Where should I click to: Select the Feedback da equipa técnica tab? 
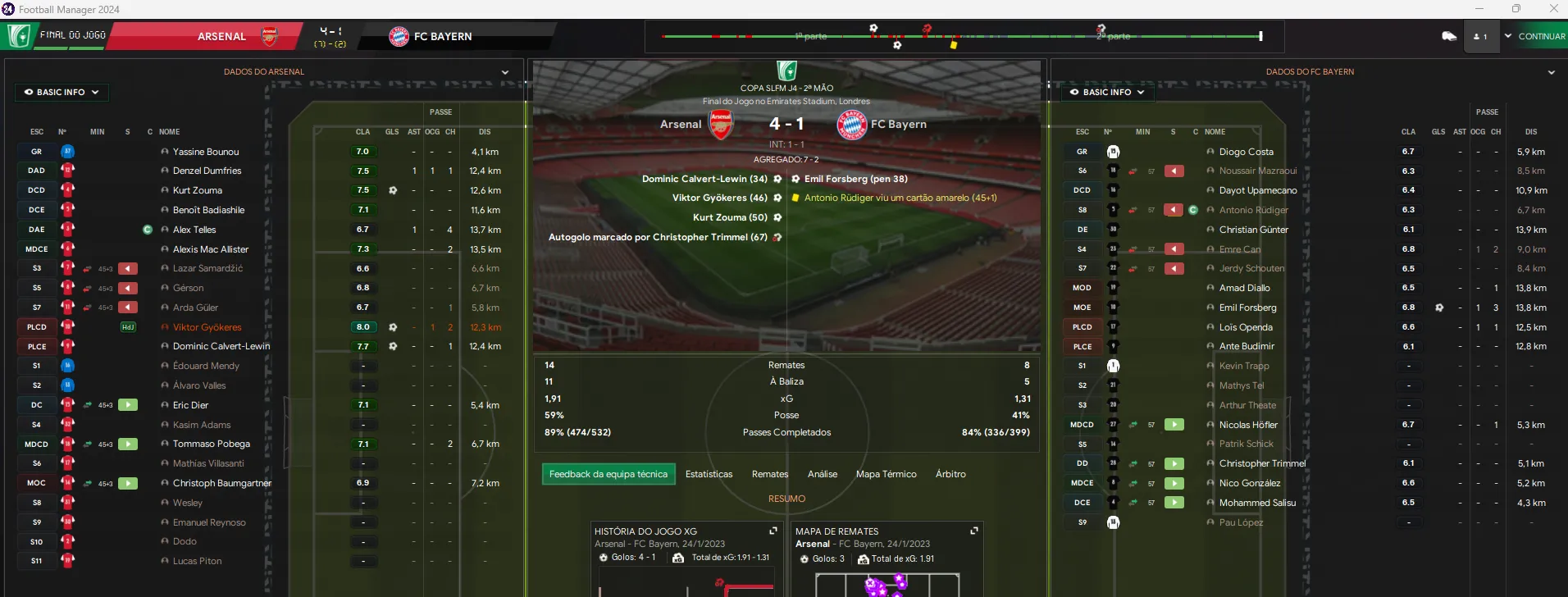609,474
